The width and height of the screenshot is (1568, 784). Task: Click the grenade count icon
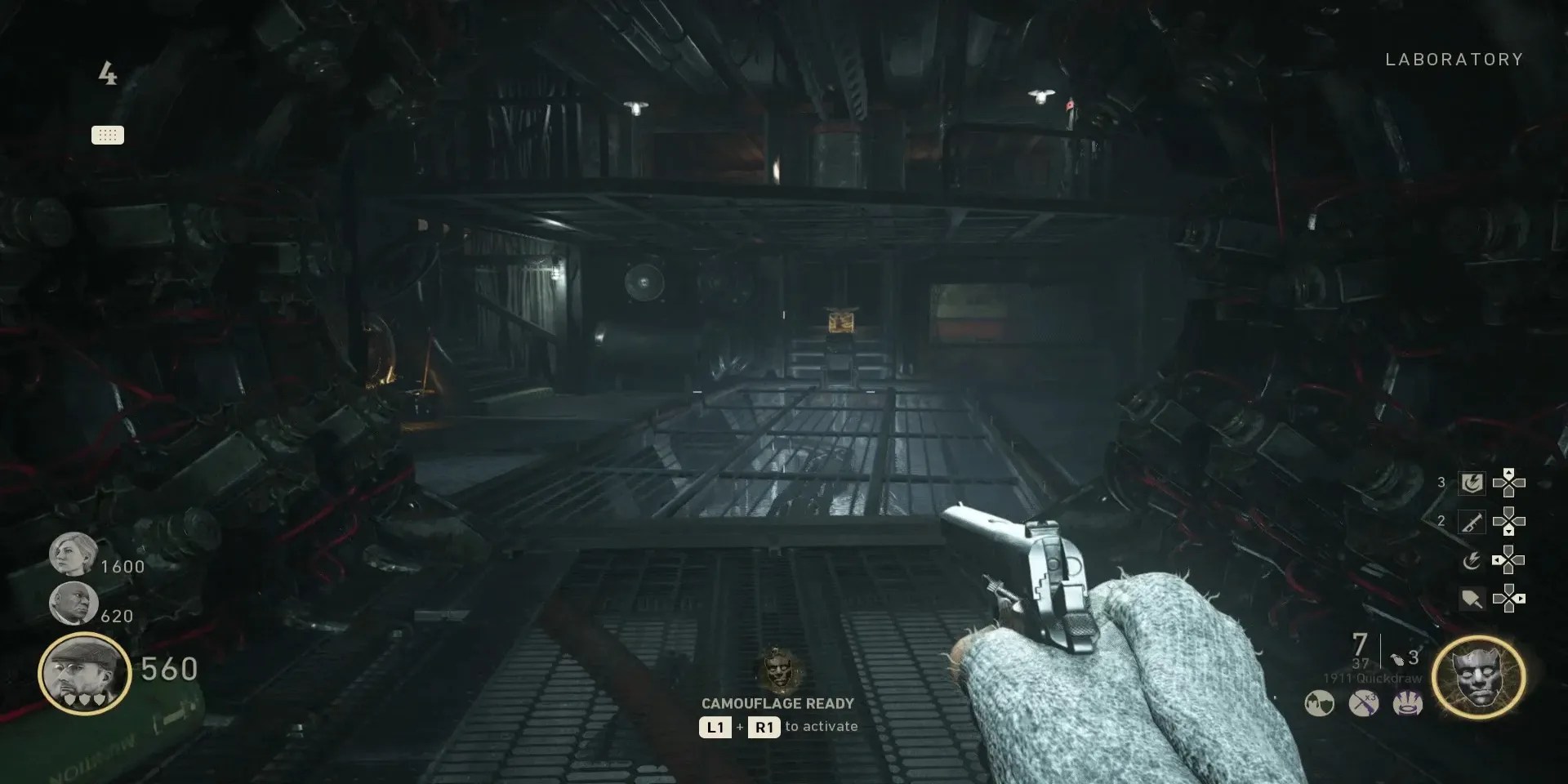(x=1398, y=658)
